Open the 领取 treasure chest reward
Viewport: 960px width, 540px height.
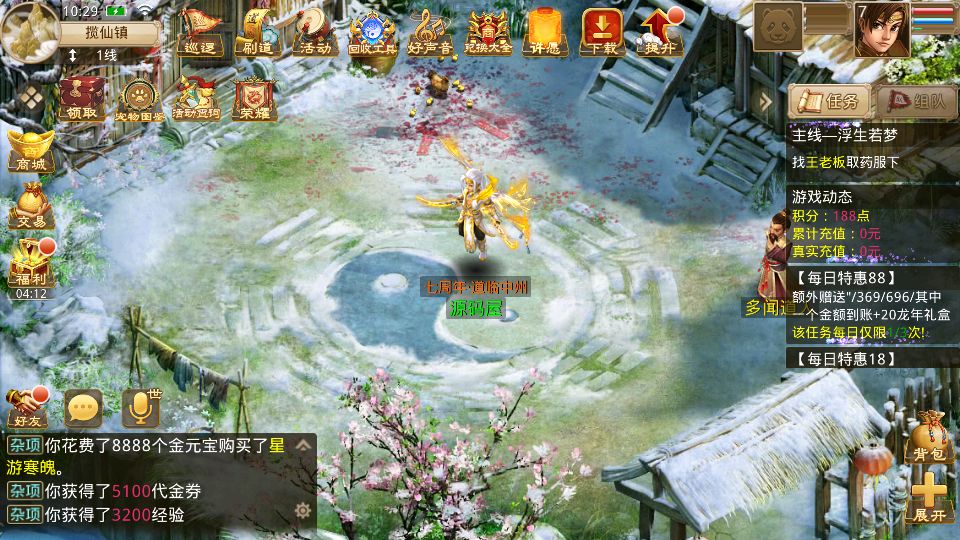point(82,98)
